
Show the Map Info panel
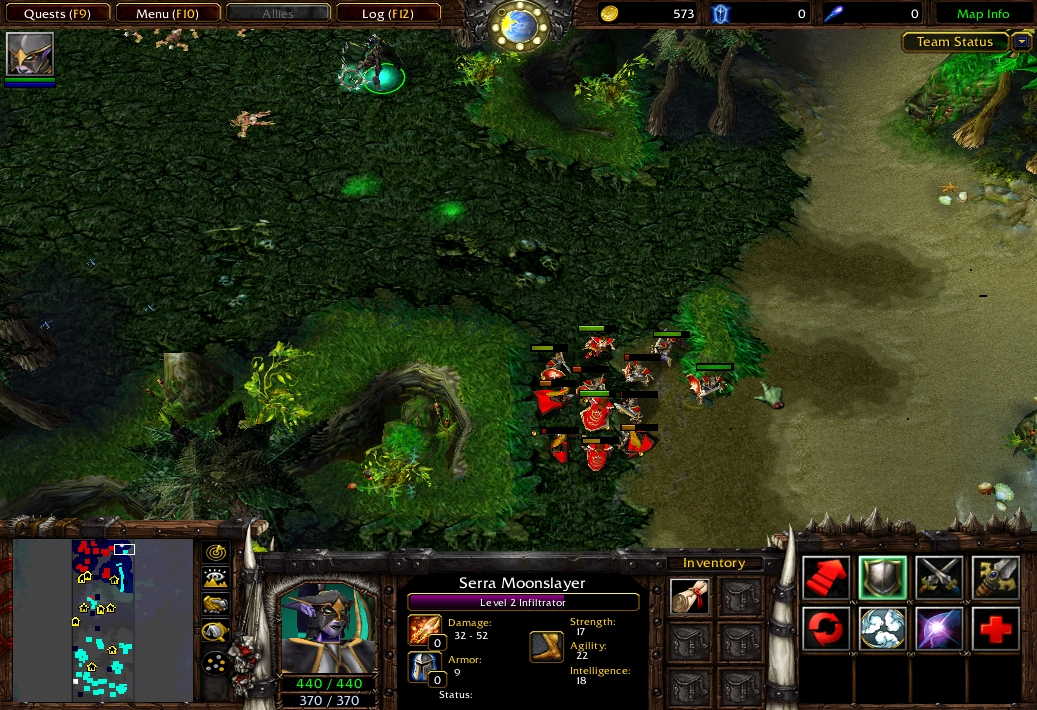tap(982, 14)
